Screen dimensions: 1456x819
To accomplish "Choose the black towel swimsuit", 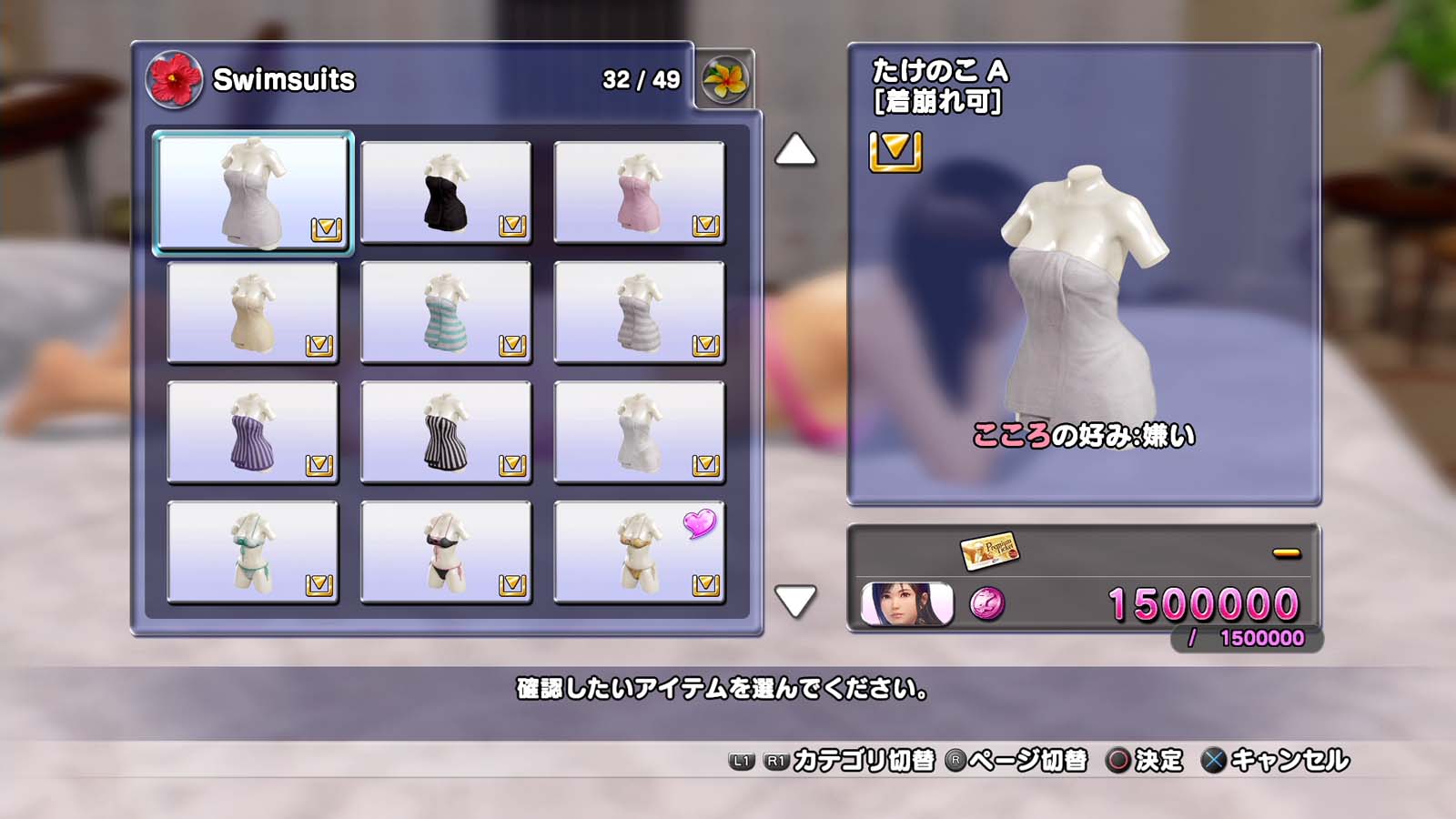I will point(446,192).
